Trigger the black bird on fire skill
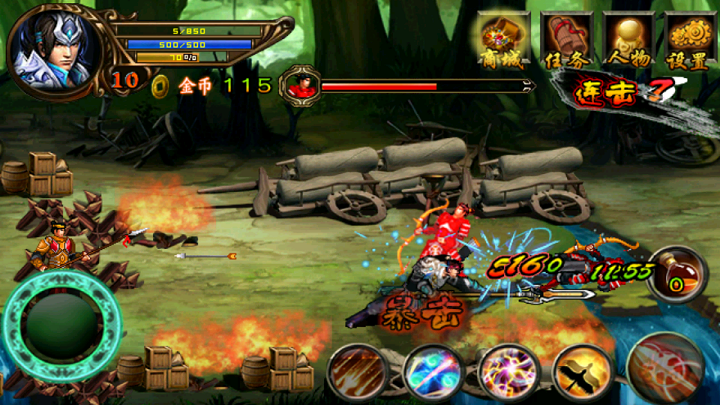The width and height of the screenshot is (720, 405). 582,372
